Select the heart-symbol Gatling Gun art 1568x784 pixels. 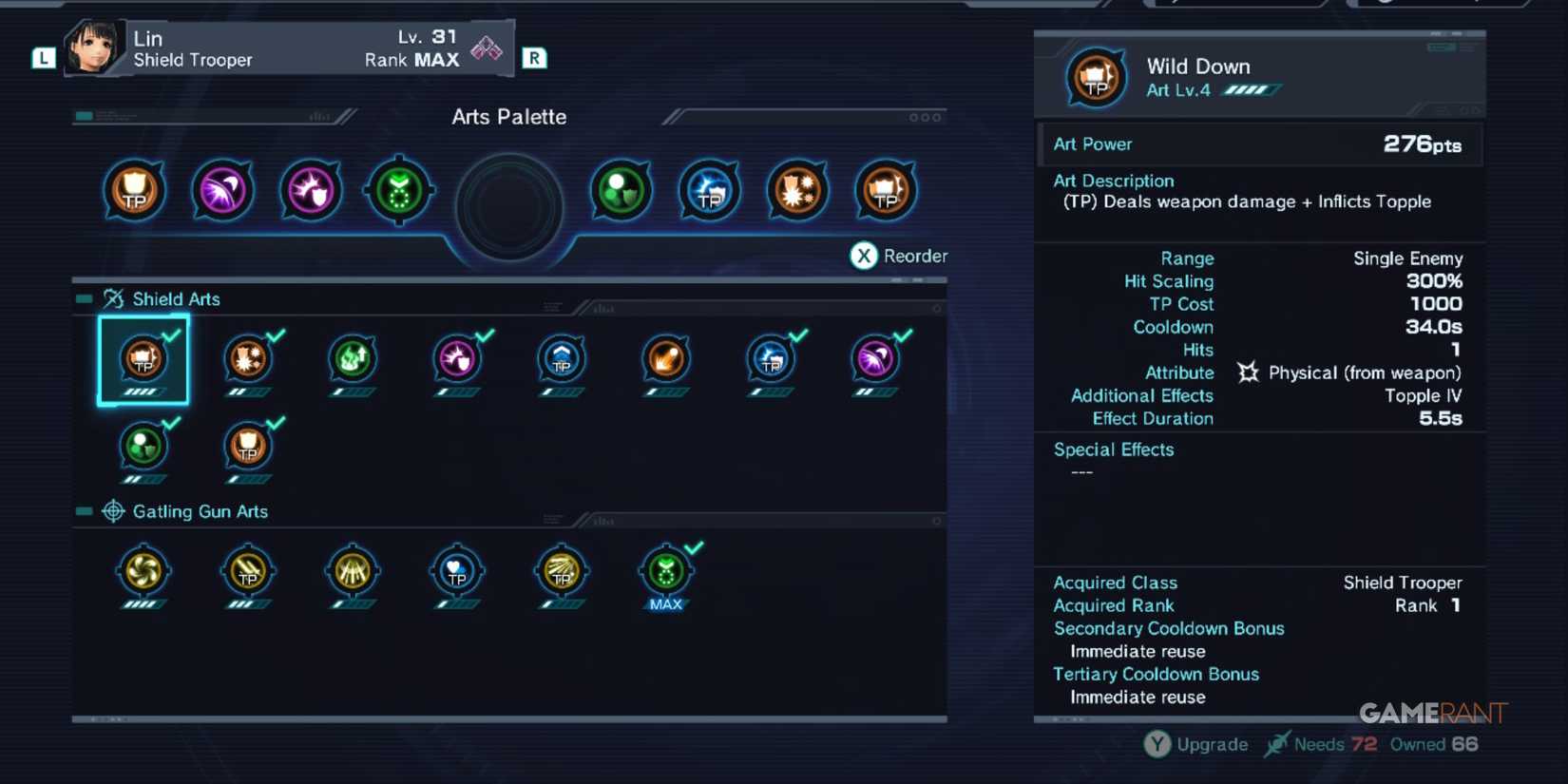(457, 570)
